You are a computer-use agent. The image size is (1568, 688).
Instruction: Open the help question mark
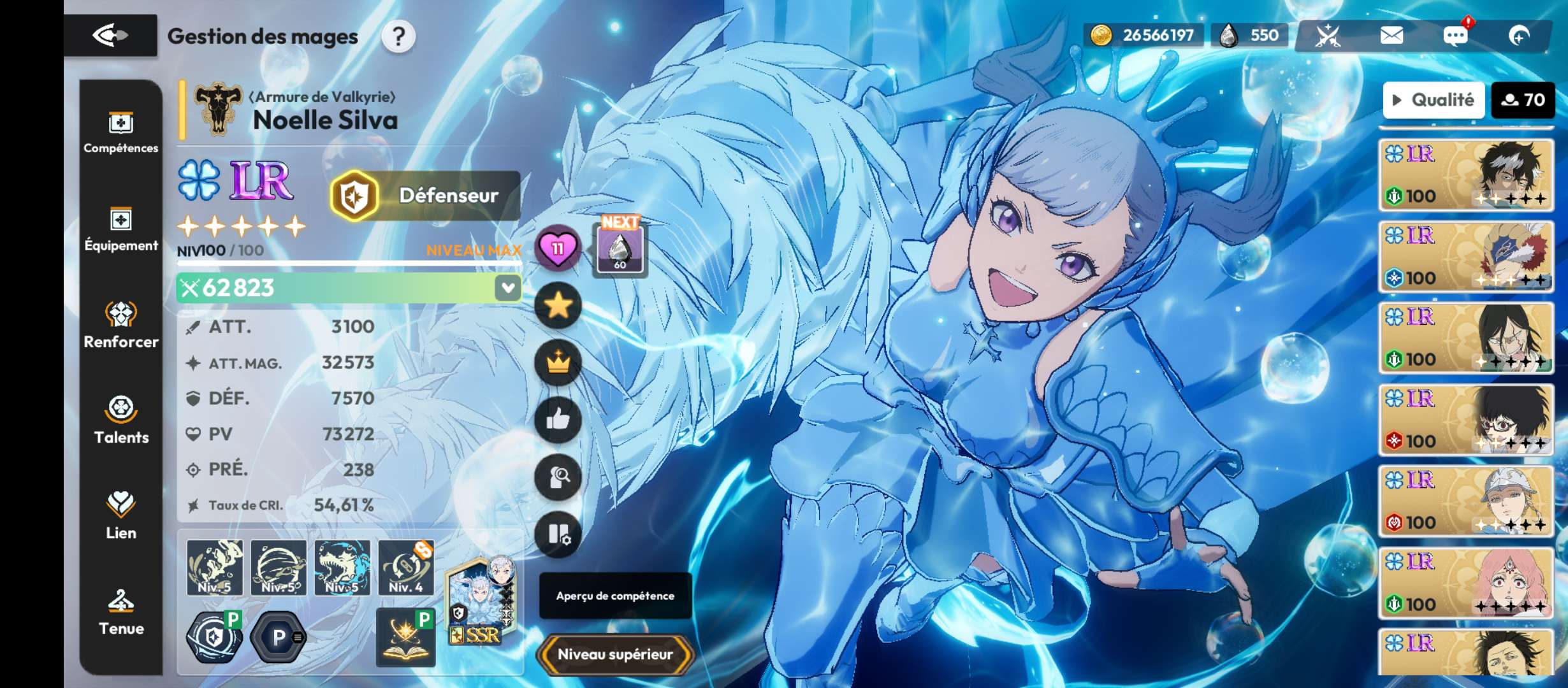(398, 37)
